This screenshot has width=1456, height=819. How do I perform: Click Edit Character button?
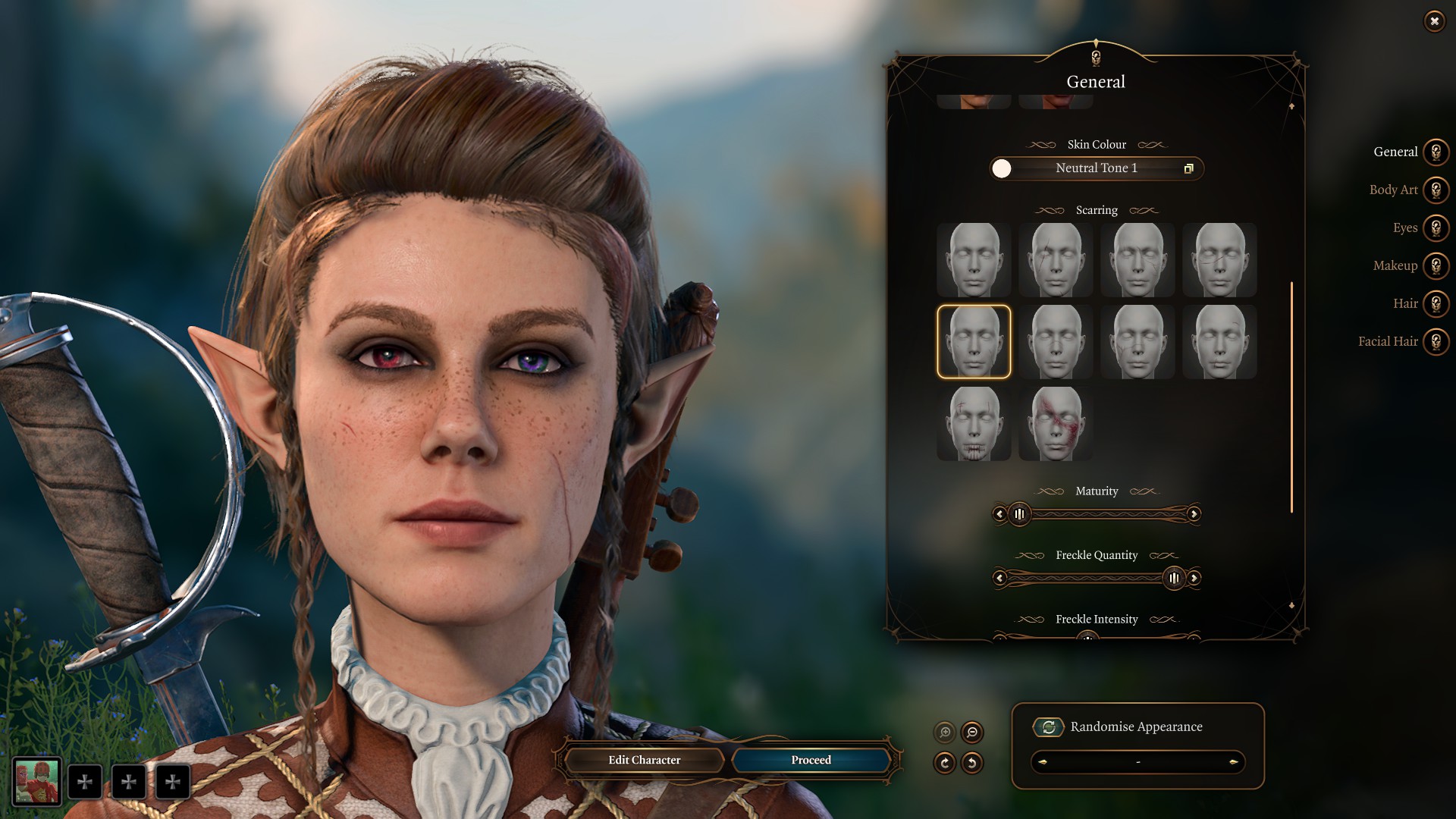tap(644, 760)
